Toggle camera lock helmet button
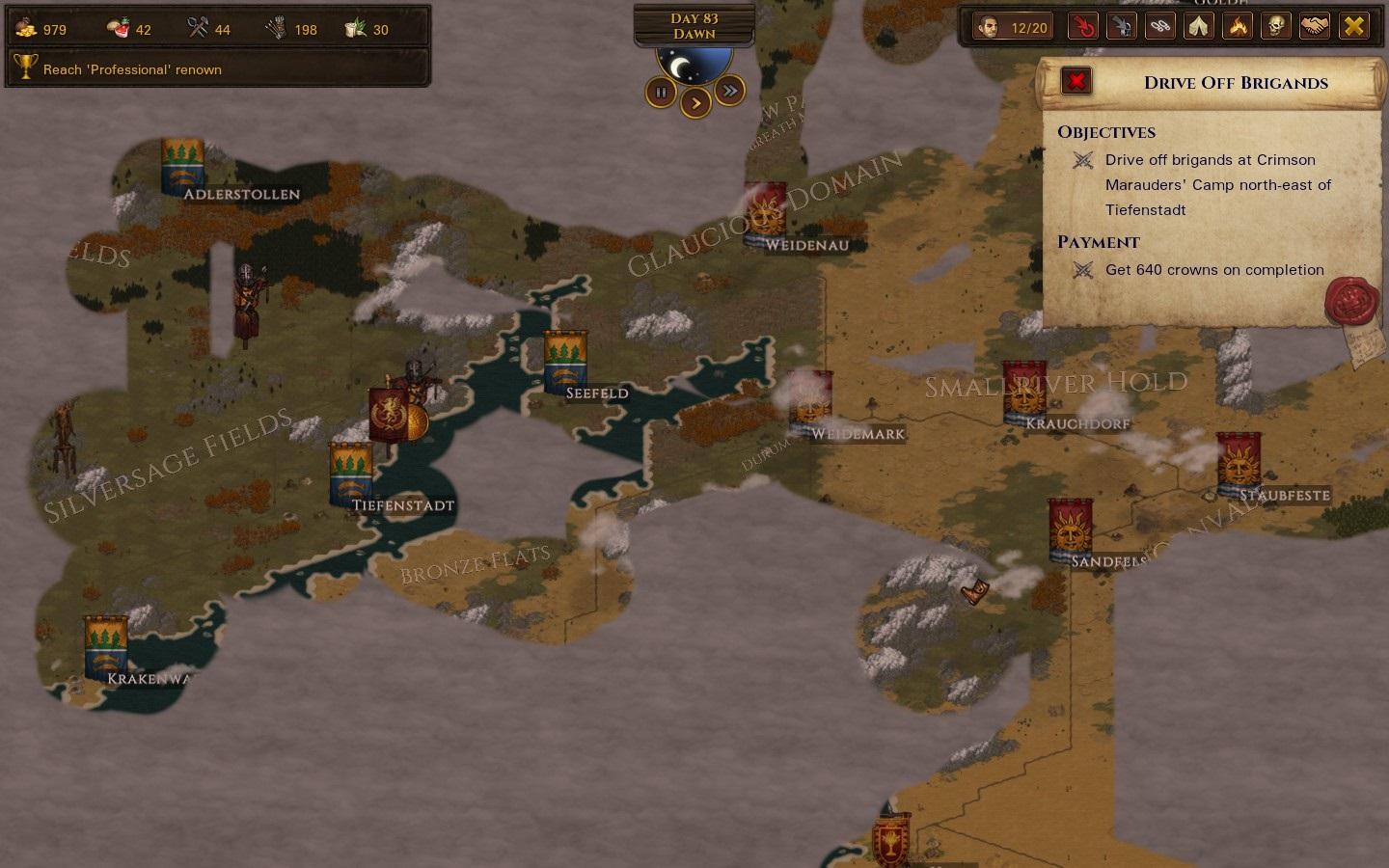This screenshot has width=1389, height=868. pyautogui.click(x=1122, y=27)
